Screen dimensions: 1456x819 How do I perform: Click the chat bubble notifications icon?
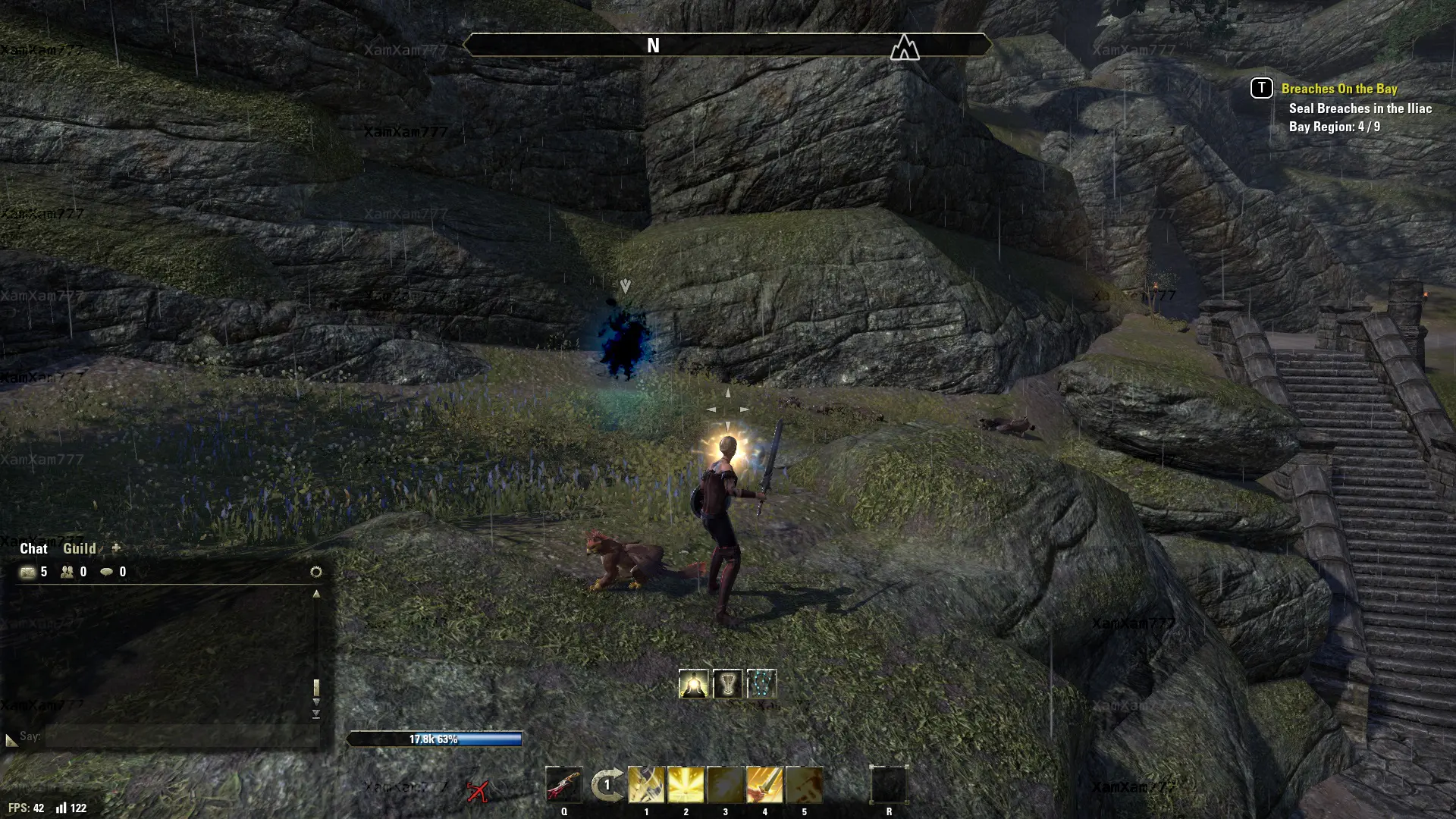click(x=107, y=572)
